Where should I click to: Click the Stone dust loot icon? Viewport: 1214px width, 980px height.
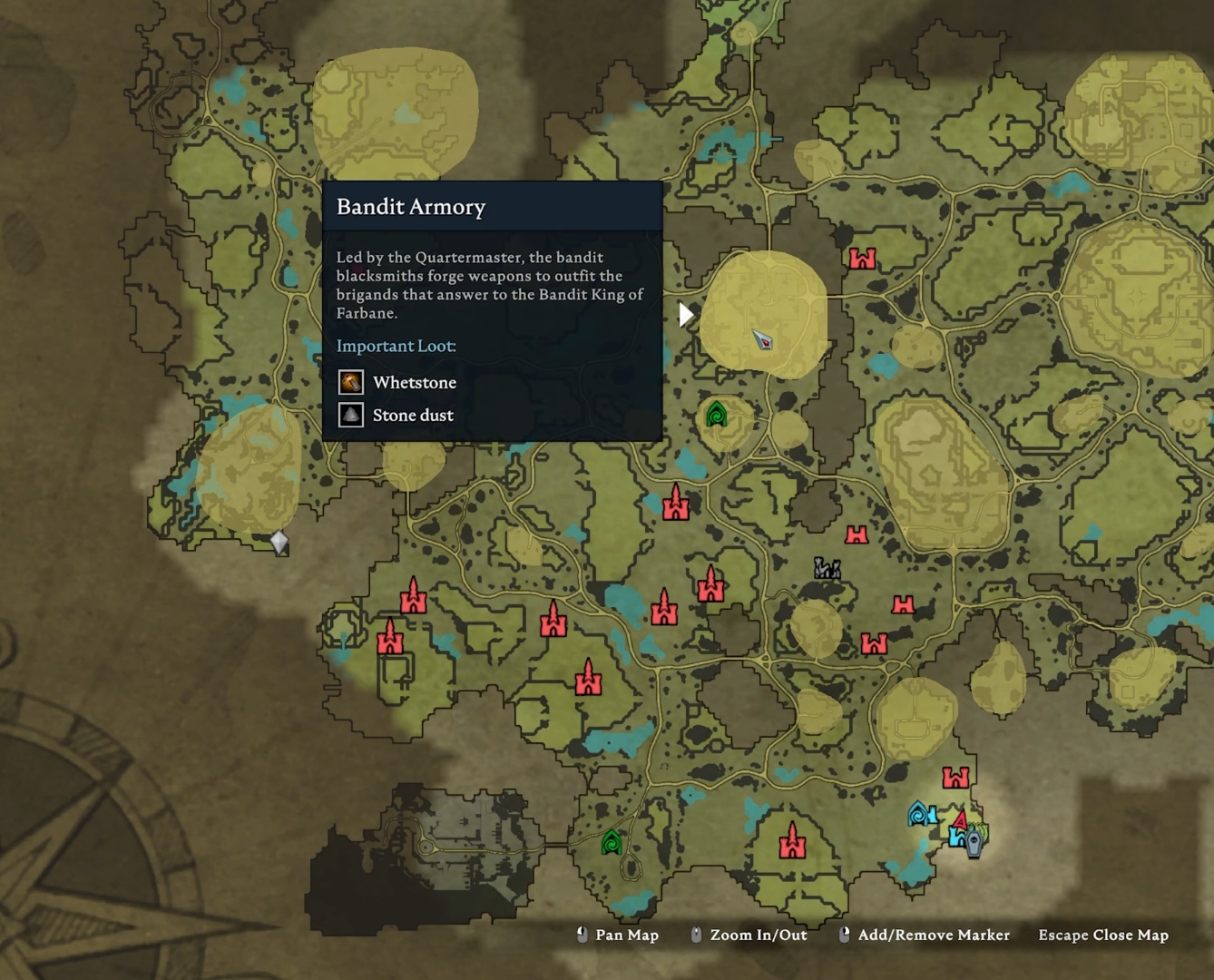pos(350,415)
